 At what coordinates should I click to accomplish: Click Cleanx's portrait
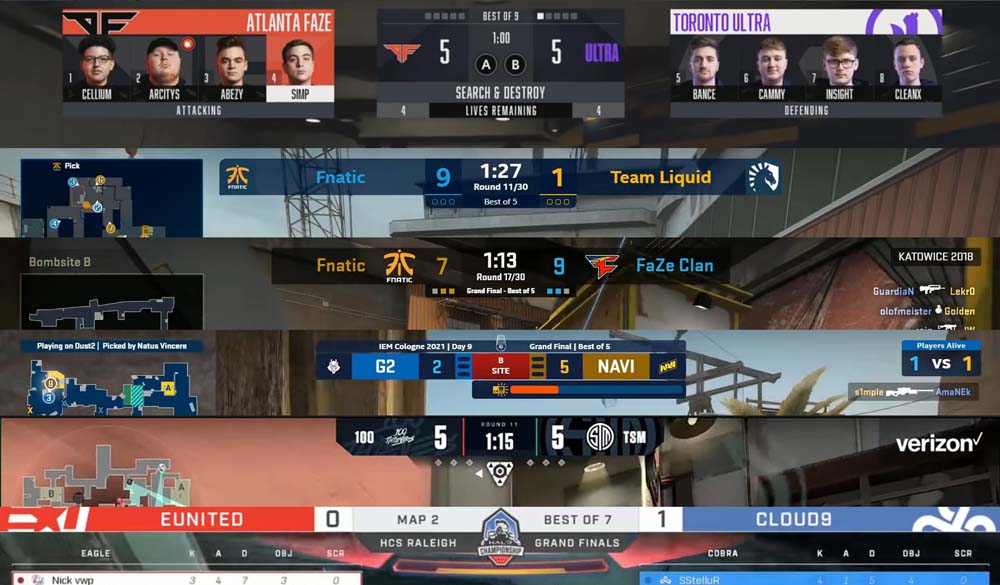click(906, 66)
